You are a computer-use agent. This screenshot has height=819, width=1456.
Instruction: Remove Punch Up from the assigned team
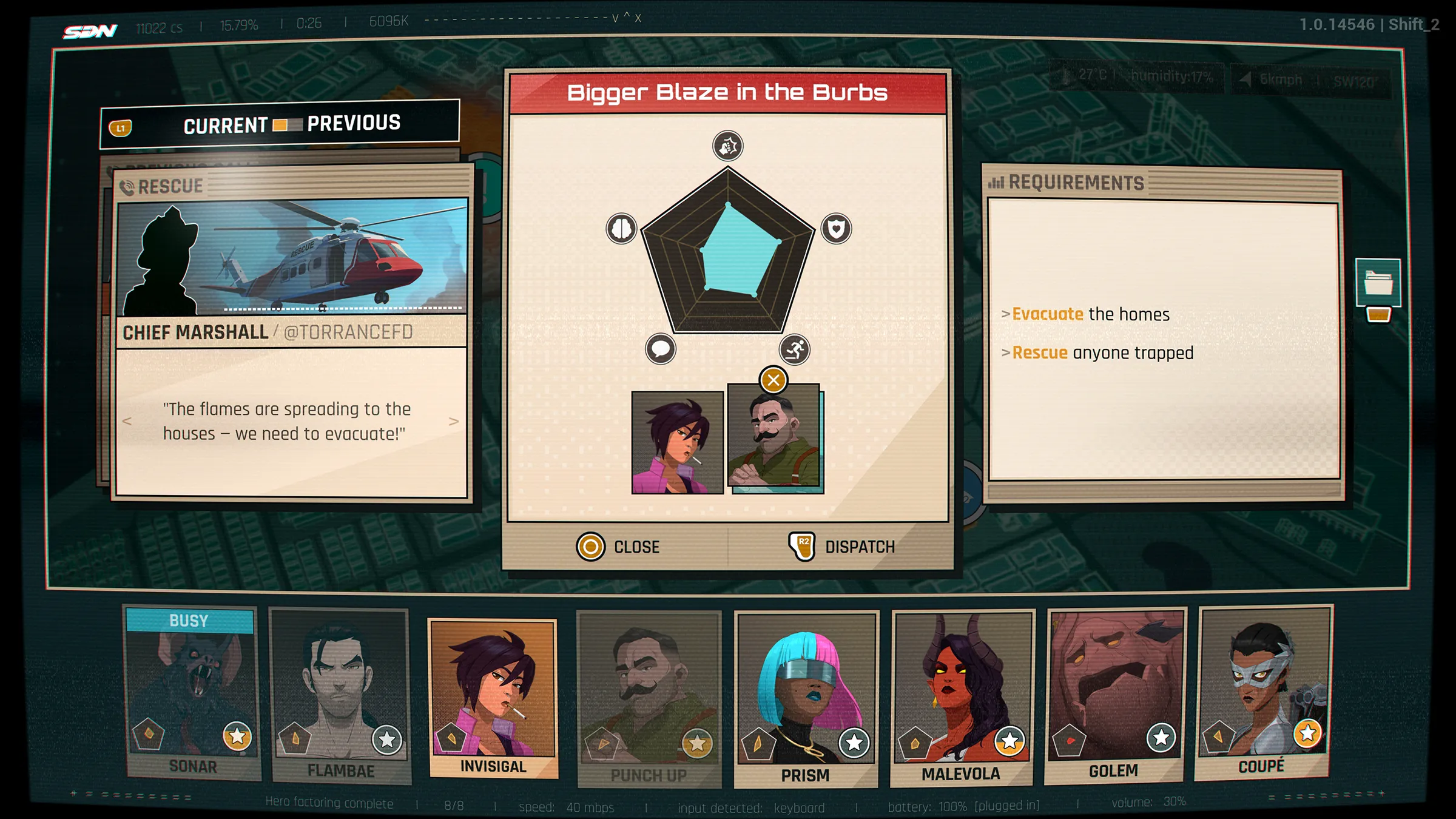pos(773,380)
